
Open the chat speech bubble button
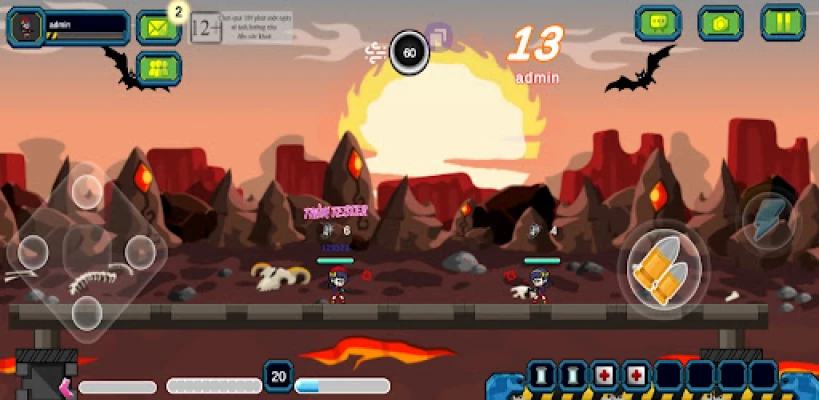(x=658, y=22)
